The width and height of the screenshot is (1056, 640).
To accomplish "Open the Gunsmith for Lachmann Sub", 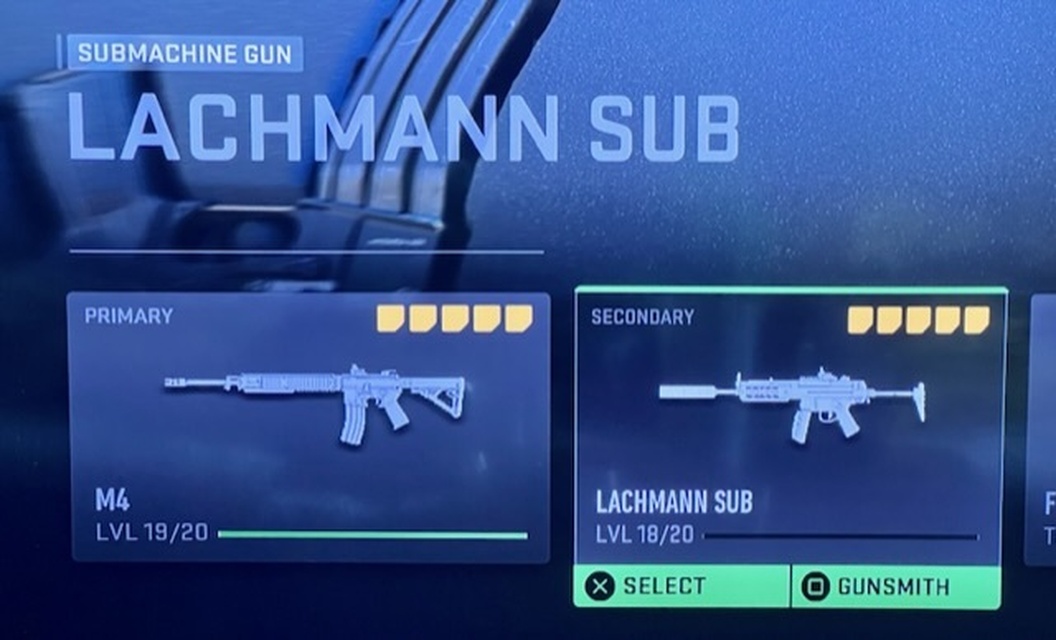I will point(895,586).
